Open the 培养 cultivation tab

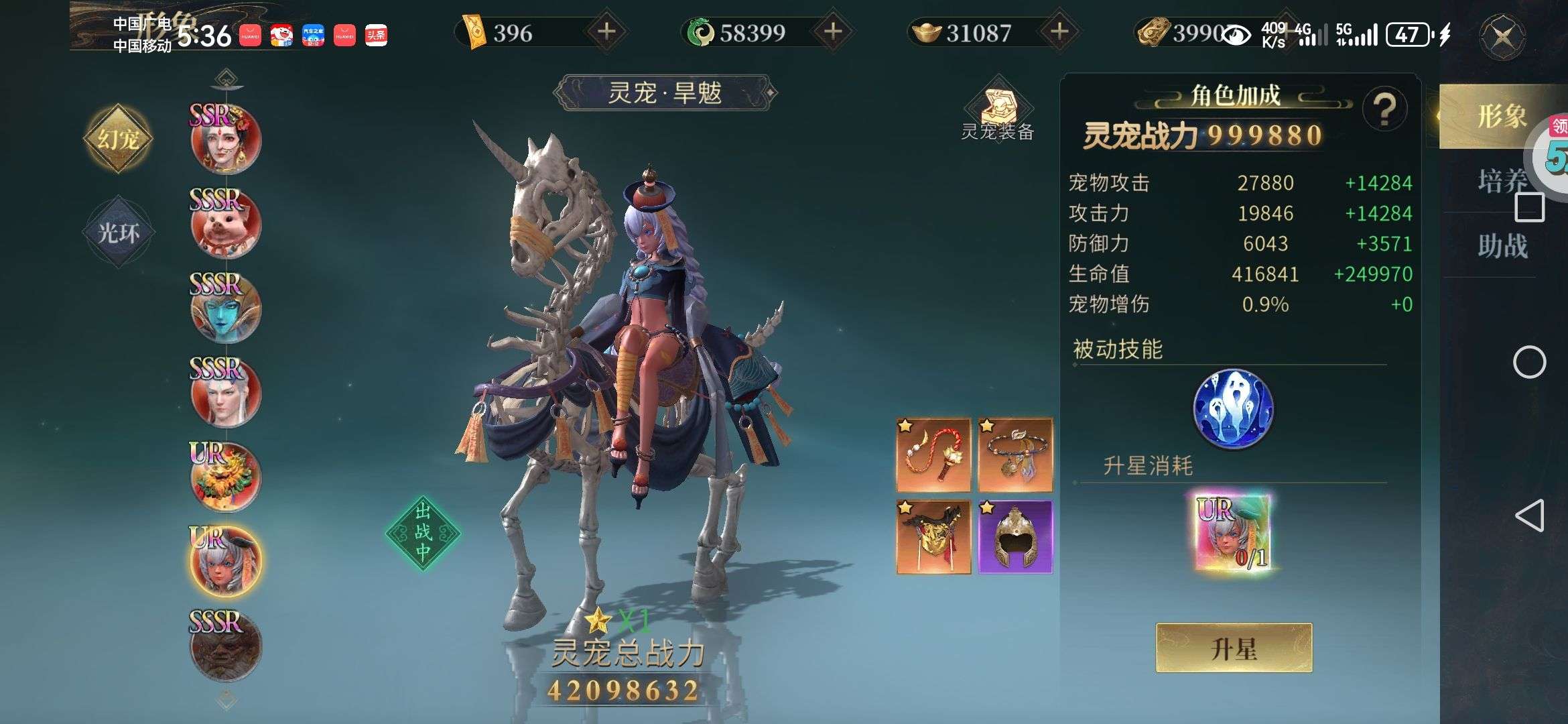click(x=1502, y=181)
